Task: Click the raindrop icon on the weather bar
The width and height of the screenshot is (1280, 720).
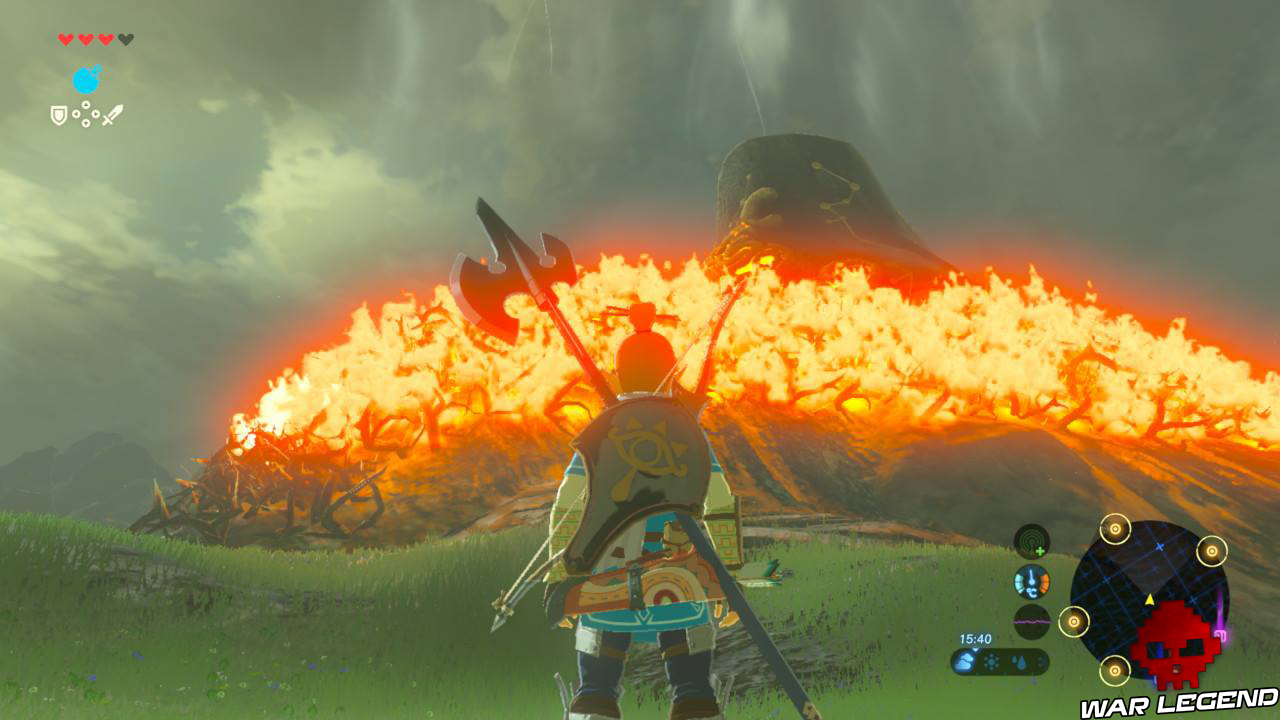Action: 1020,662
